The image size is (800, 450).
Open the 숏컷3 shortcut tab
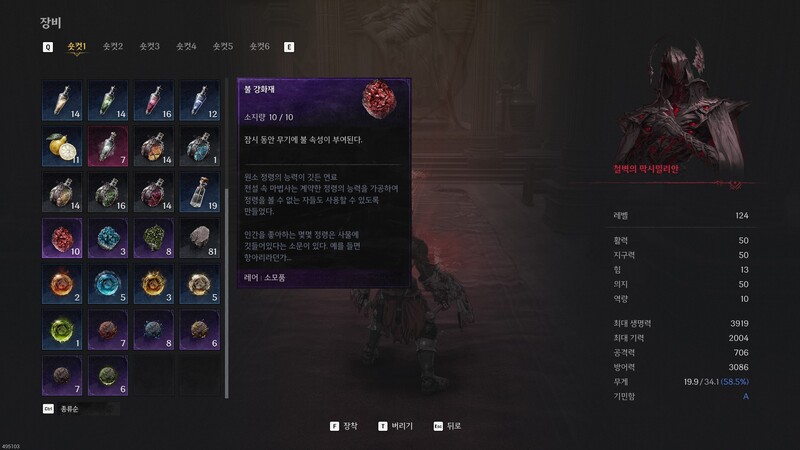tap(150, 46)
